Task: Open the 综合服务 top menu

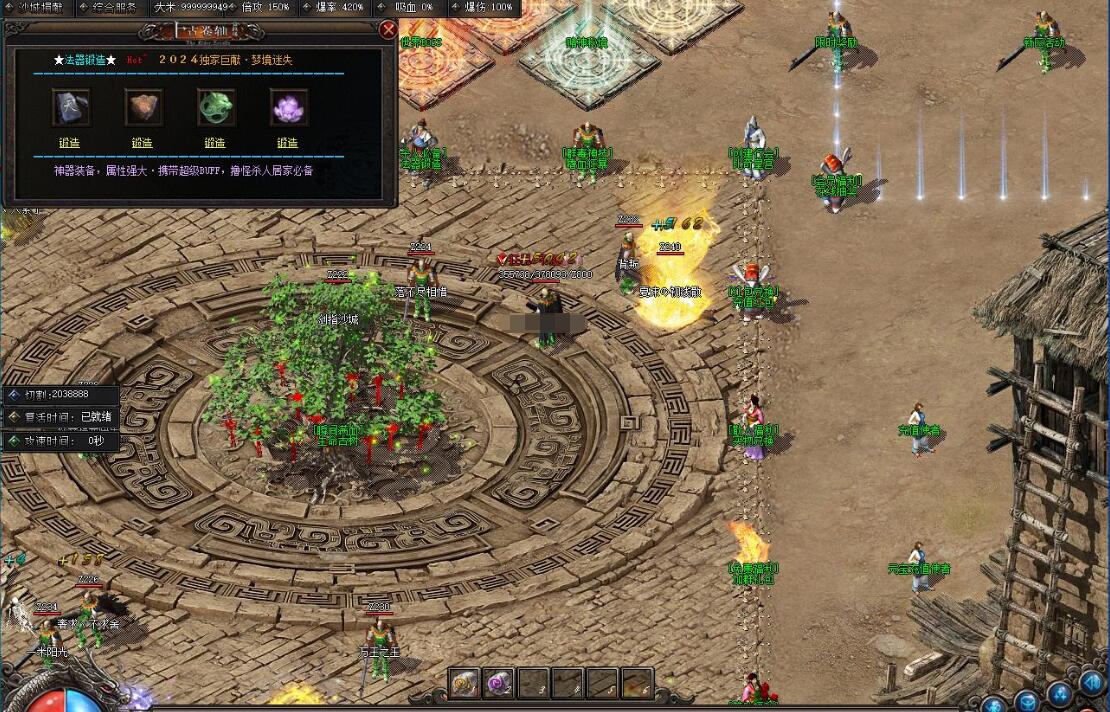Action: click(114, 7)
